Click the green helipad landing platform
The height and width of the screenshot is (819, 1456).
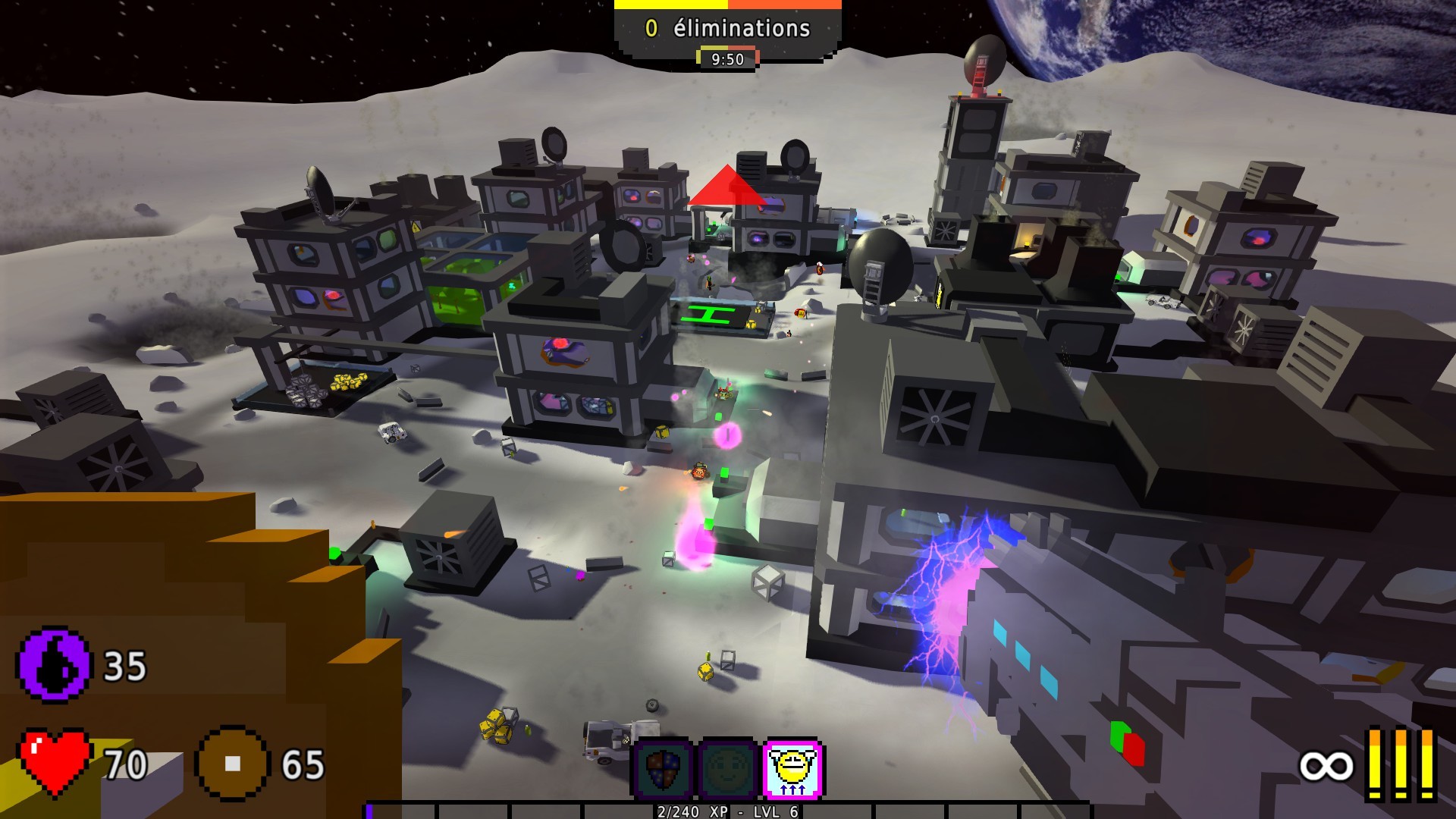pos(708,313)
